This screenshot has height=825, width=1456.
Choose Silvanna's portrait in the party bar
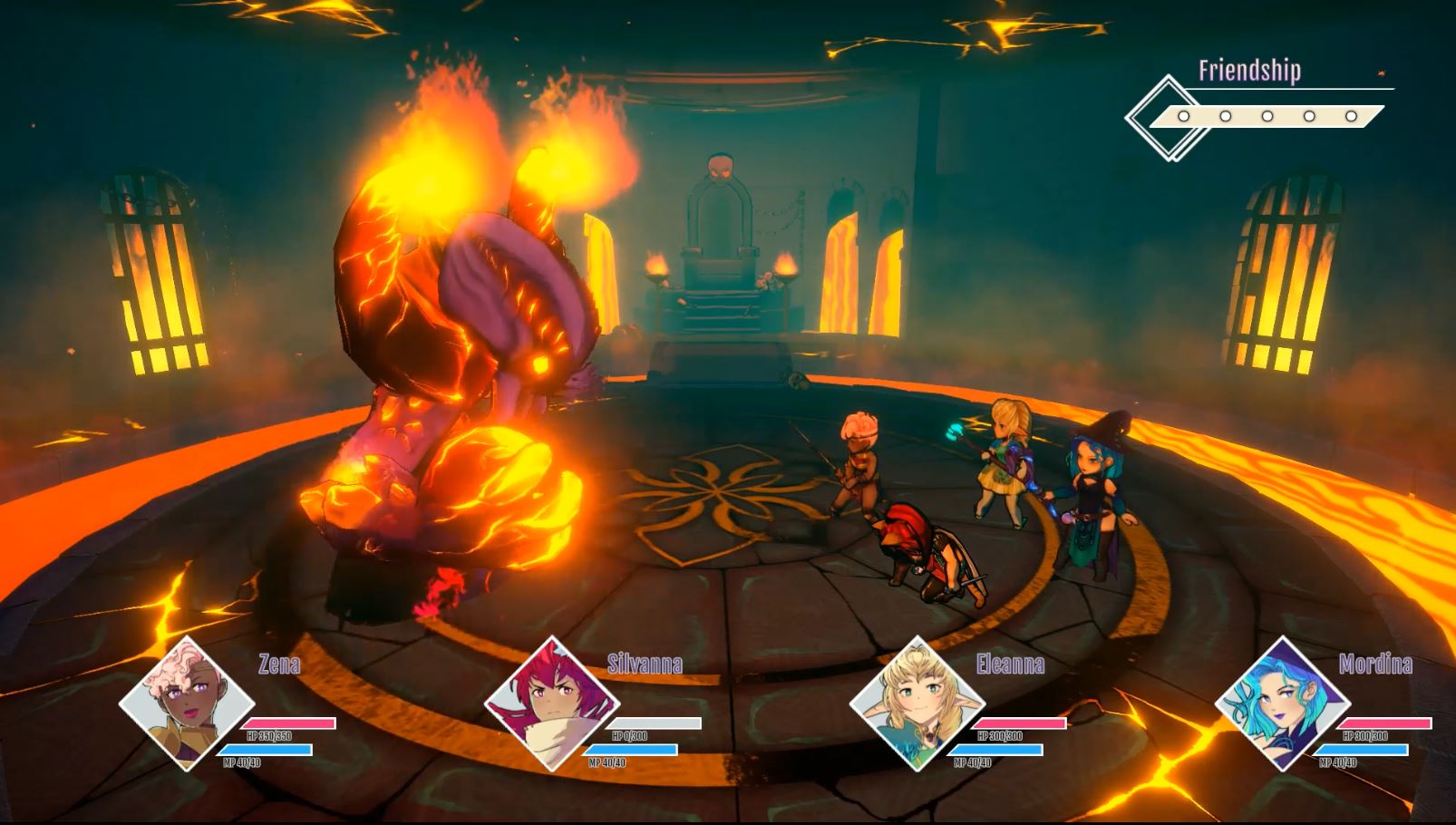(x=552, y=704)
